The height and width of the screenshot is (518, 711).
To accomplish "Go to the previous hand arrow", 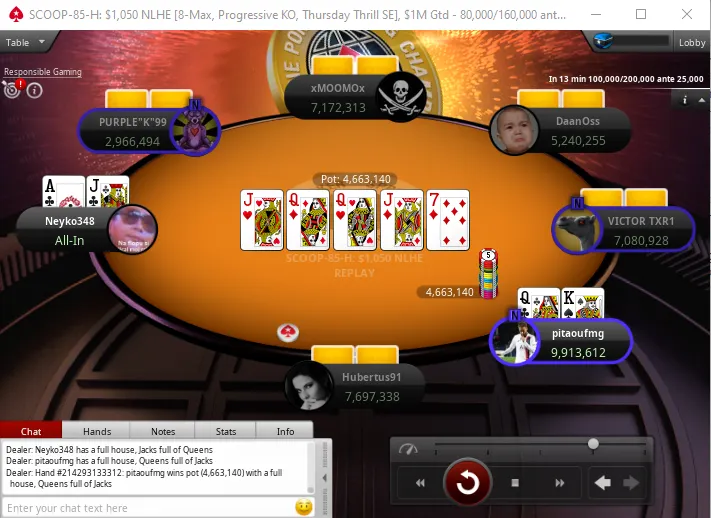I will click(x=602, y=483).
